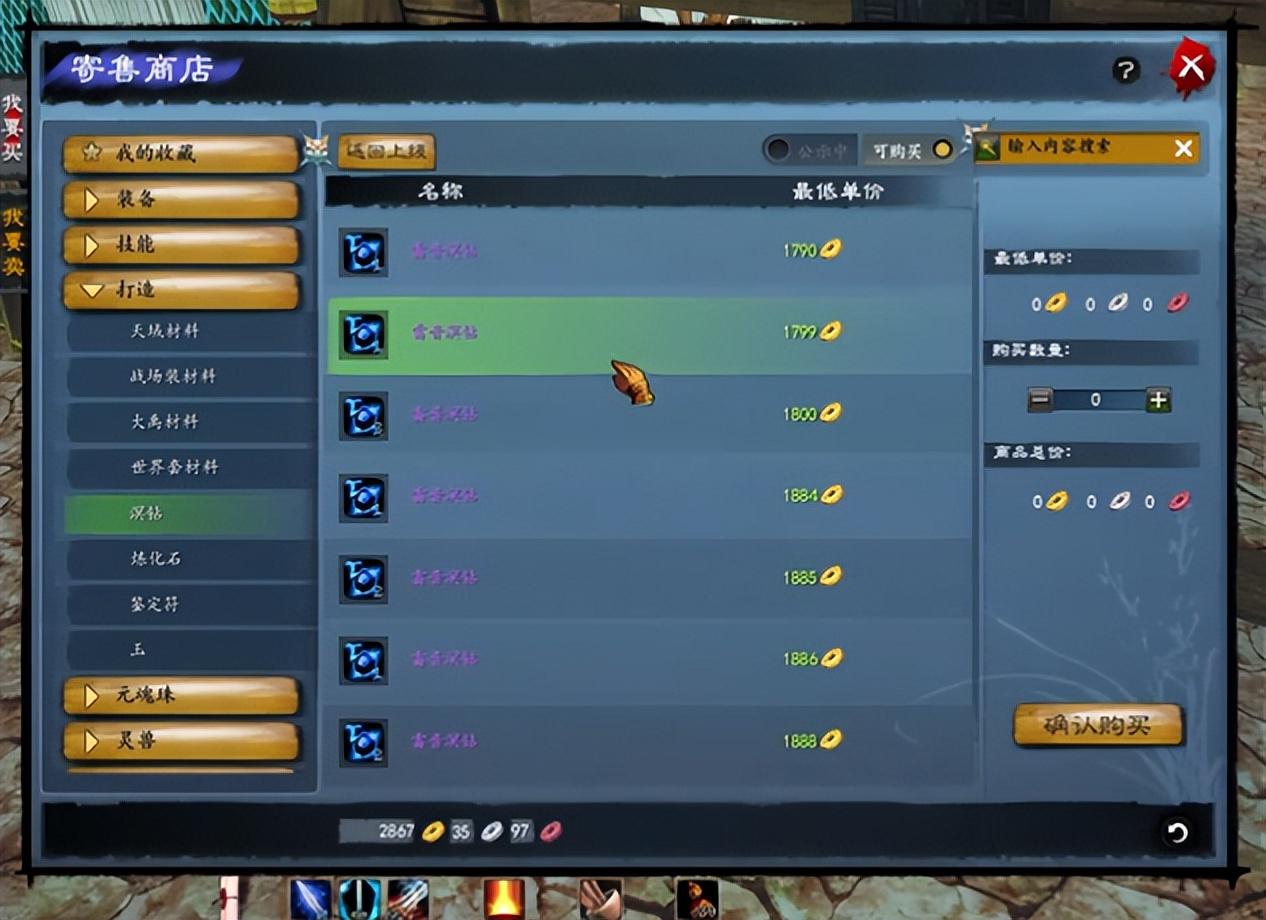1266x920 pixels.
Task: Open the question mark help button
Action: pos(1126,70)
